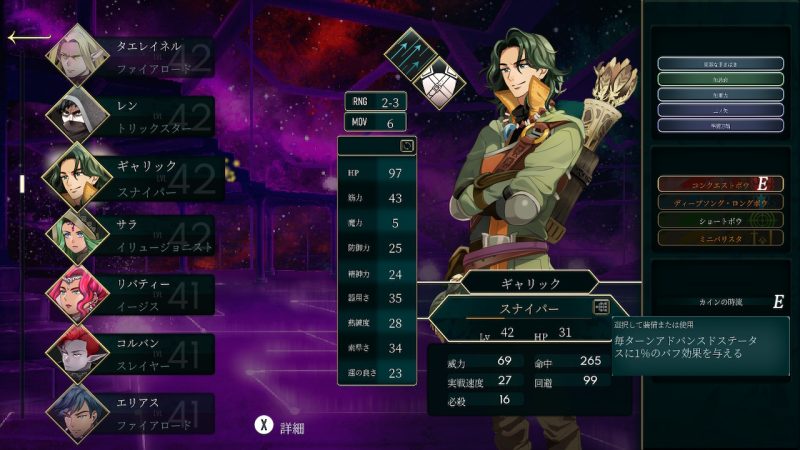The width and height of the screenshot is (800, 450).
Task: Pick the ミニバリスタ weapon entry
Action: pos(720,238)
